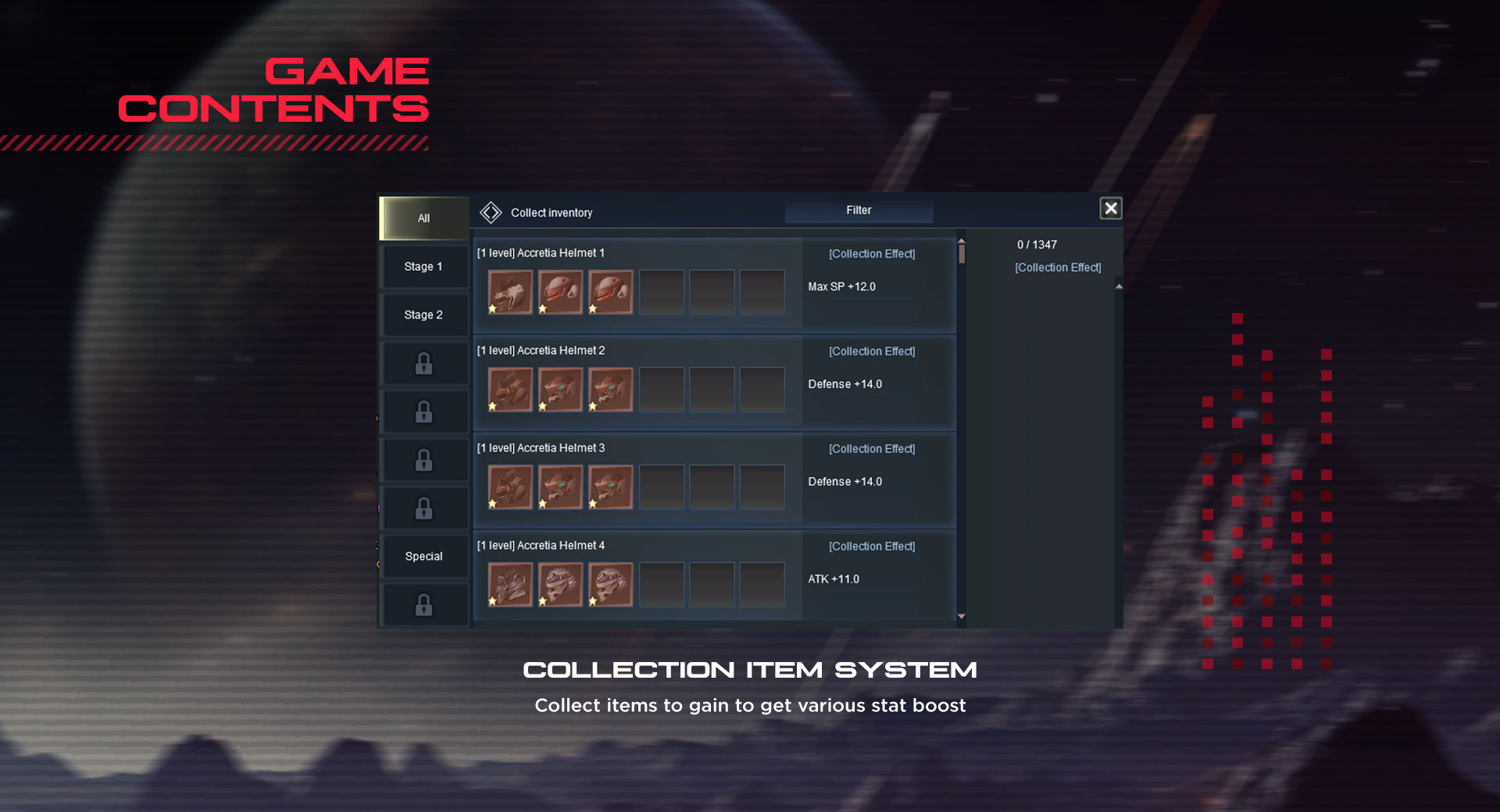Switch to the Stage 1 tab

pos(423,267)
